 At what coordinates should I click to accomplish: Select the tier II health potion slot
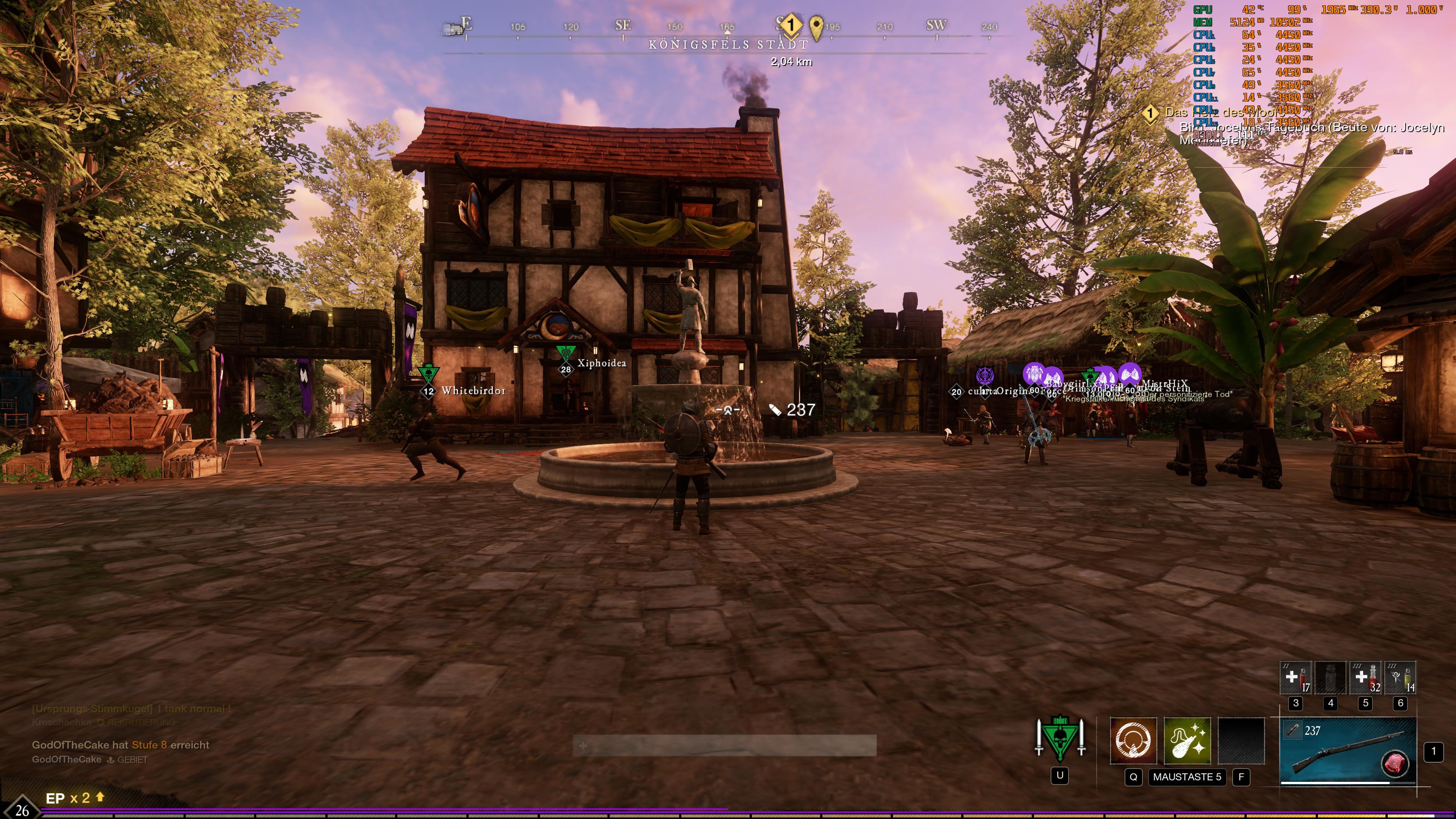[1296, 678]
